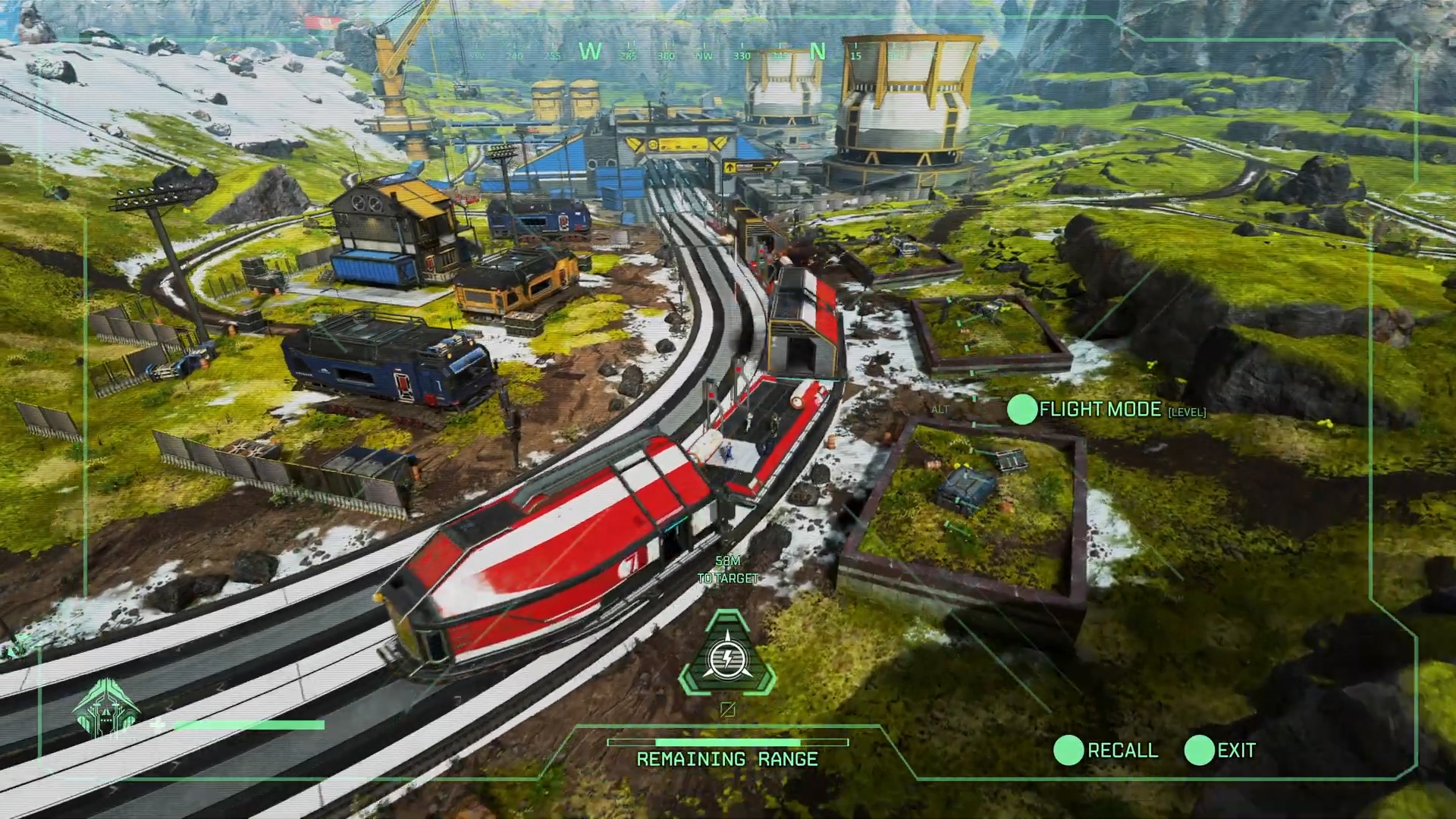
Task: Recall the drone
Action: [x=1069, y=750]
